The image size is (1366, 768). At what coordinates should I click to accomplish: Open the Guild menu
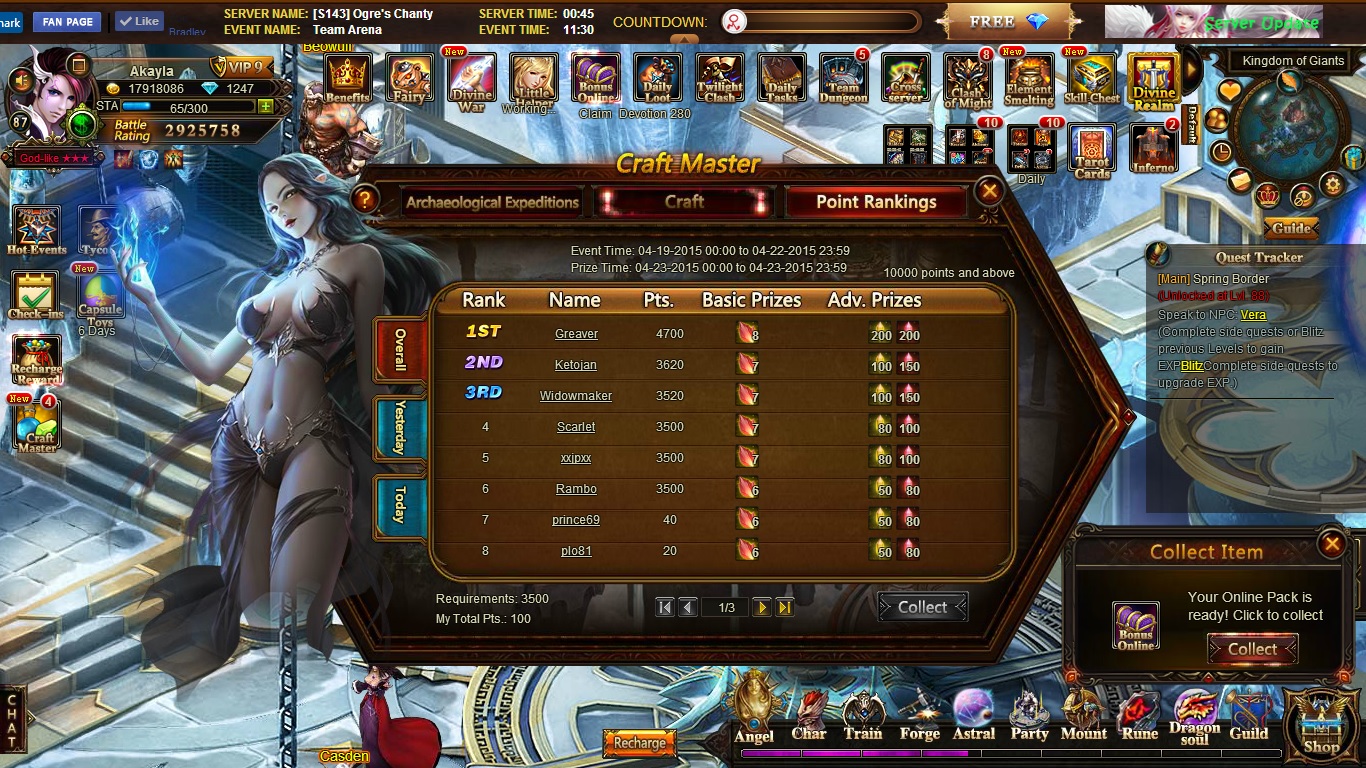coord(1248,718)
